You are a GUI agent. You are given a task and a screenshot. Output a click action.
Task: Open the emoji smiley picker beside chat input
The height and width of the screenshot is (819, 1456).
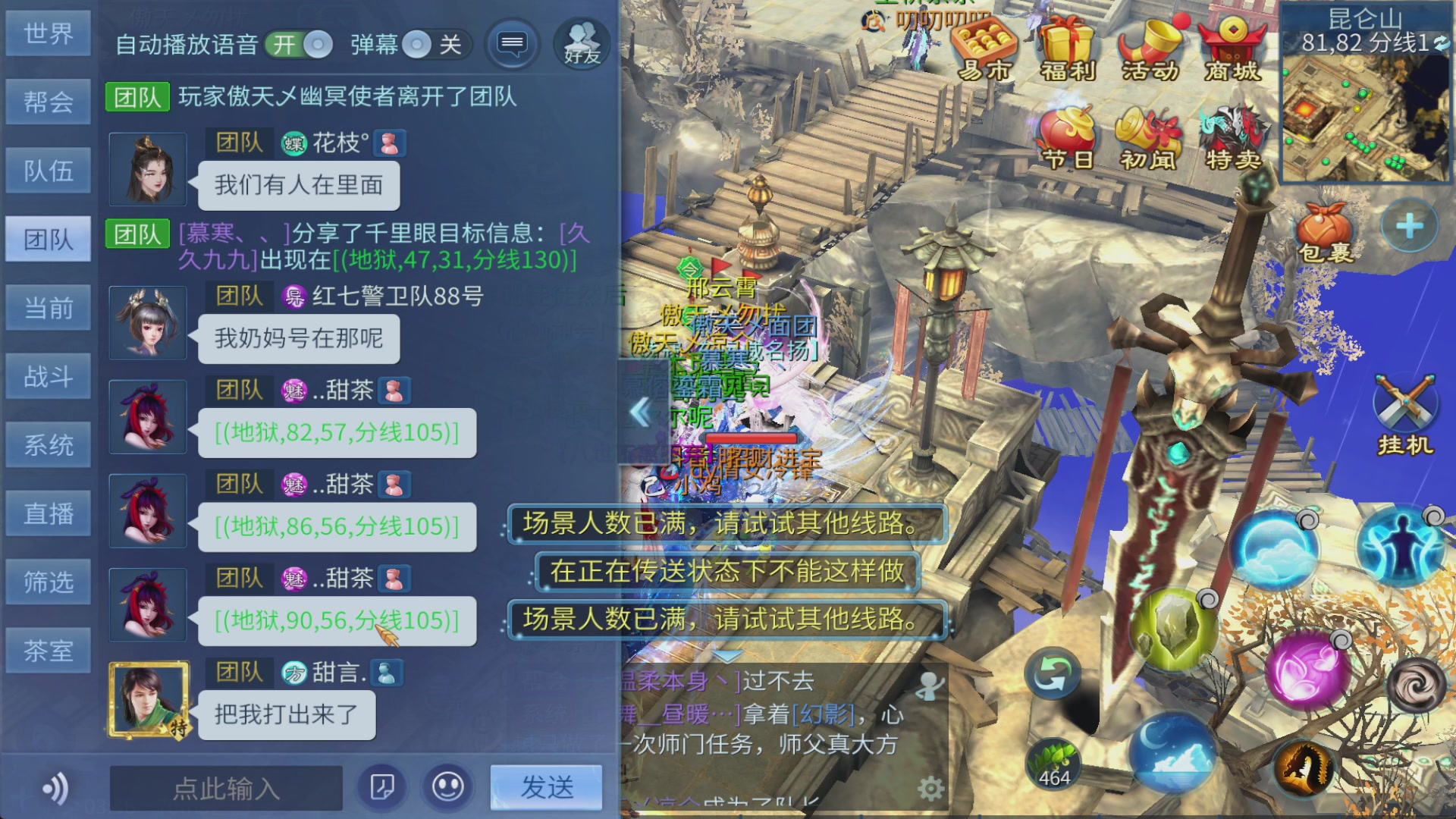447,789
